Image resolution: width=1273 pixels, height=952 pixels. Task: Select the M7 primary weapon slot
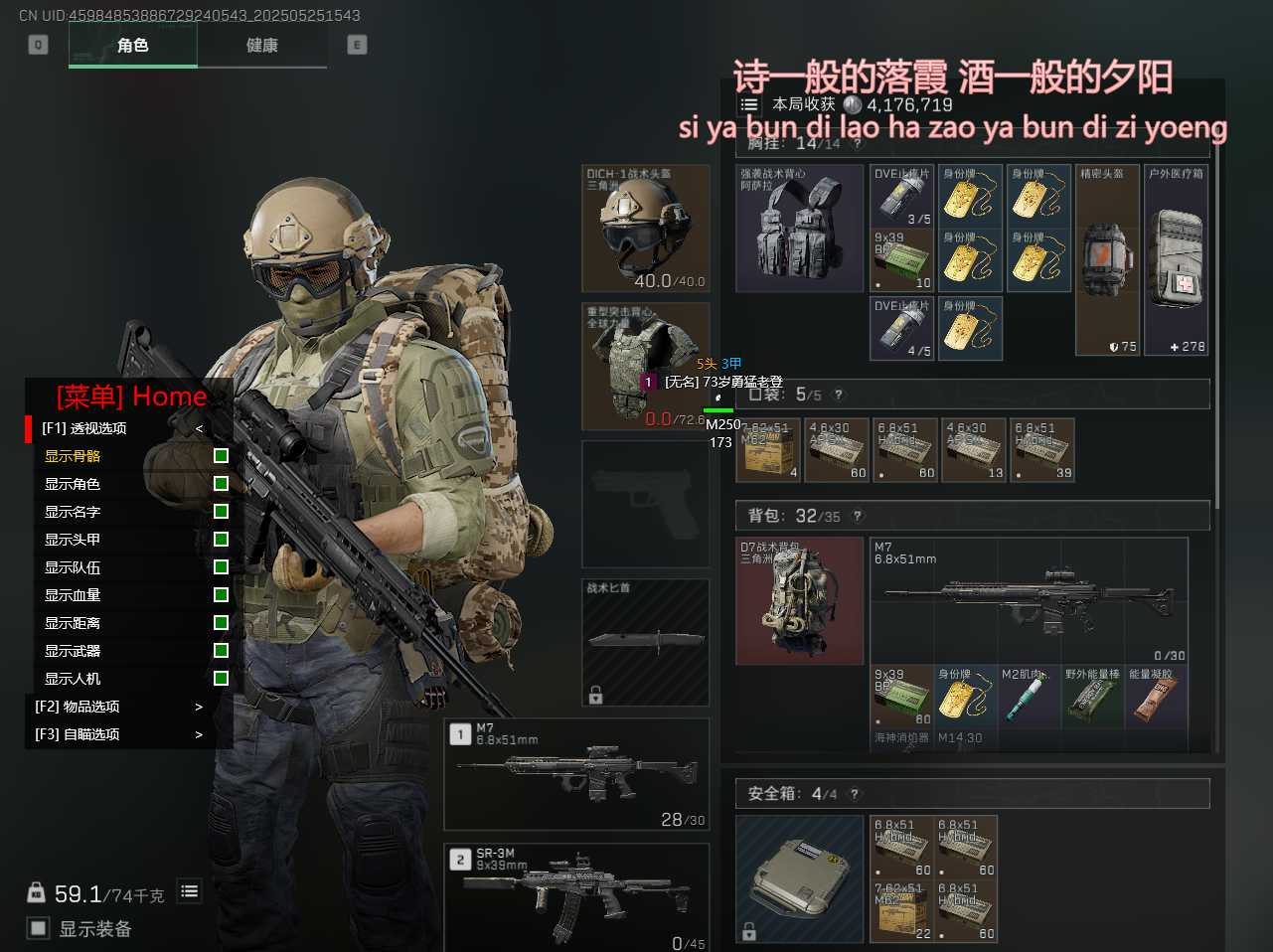576,774
